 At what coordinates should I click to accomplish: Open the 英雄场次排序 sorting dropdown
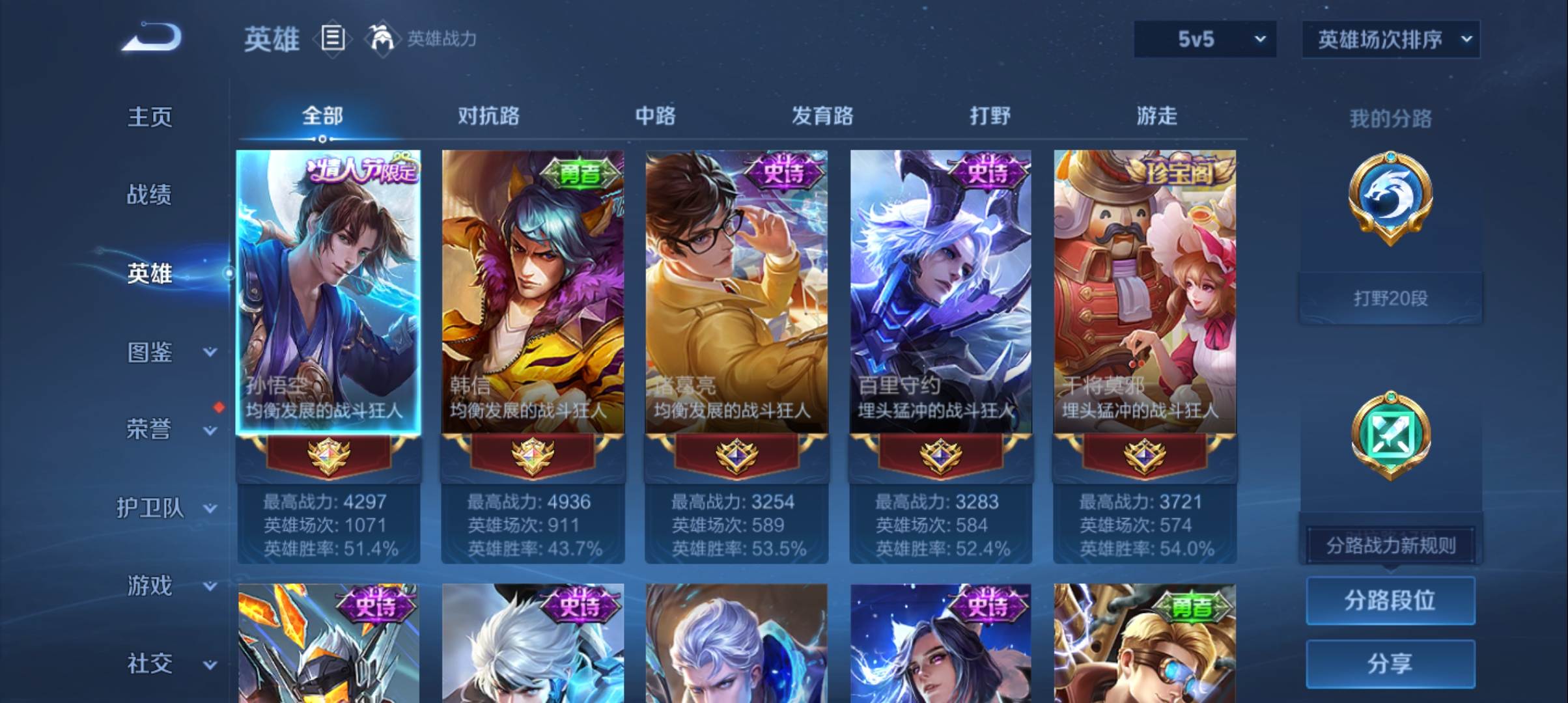(1391, 39)
